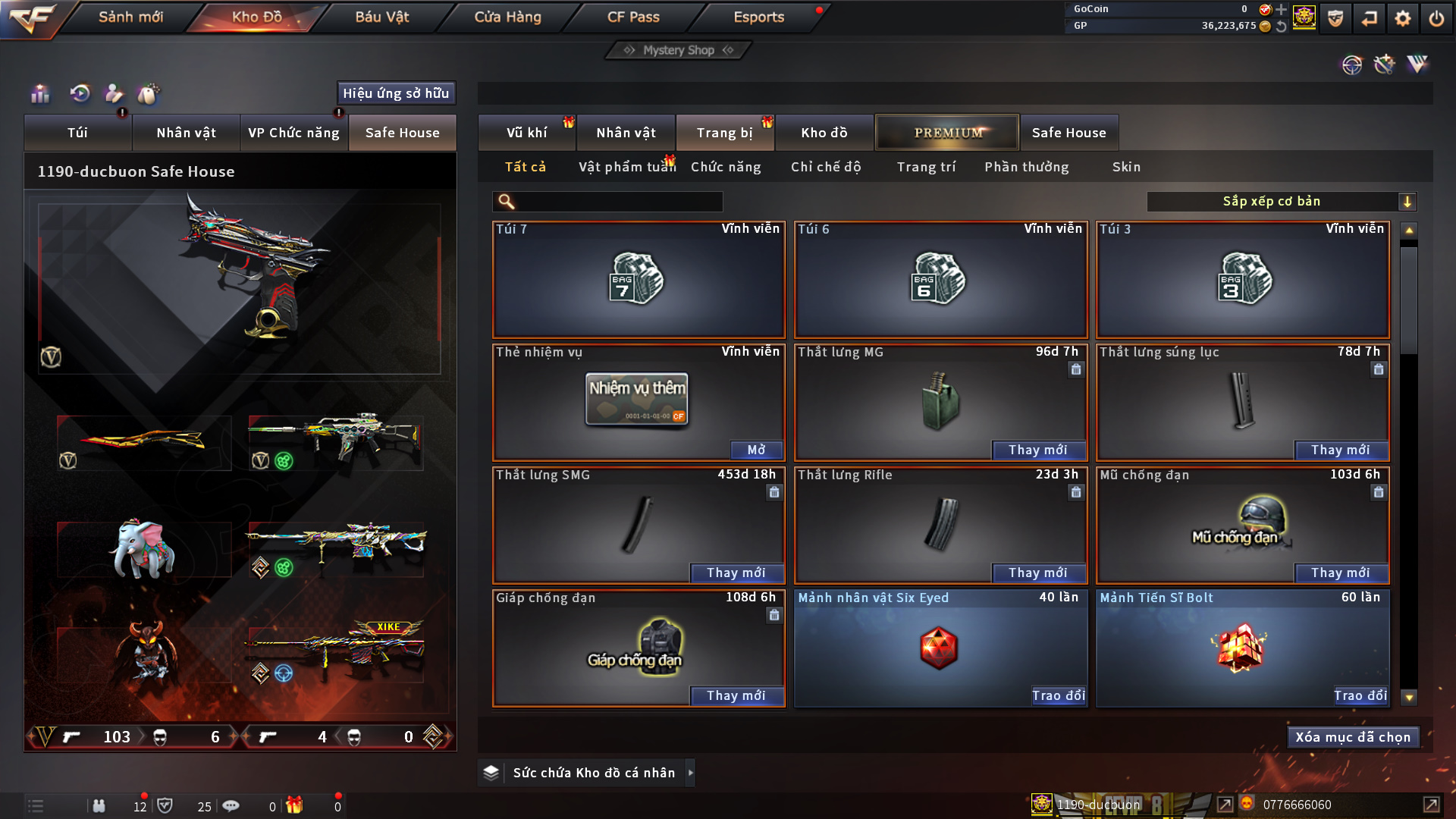Screen dimensions: 1456x819
Task: Open settings gear icon
Action: click(1403, 18)
